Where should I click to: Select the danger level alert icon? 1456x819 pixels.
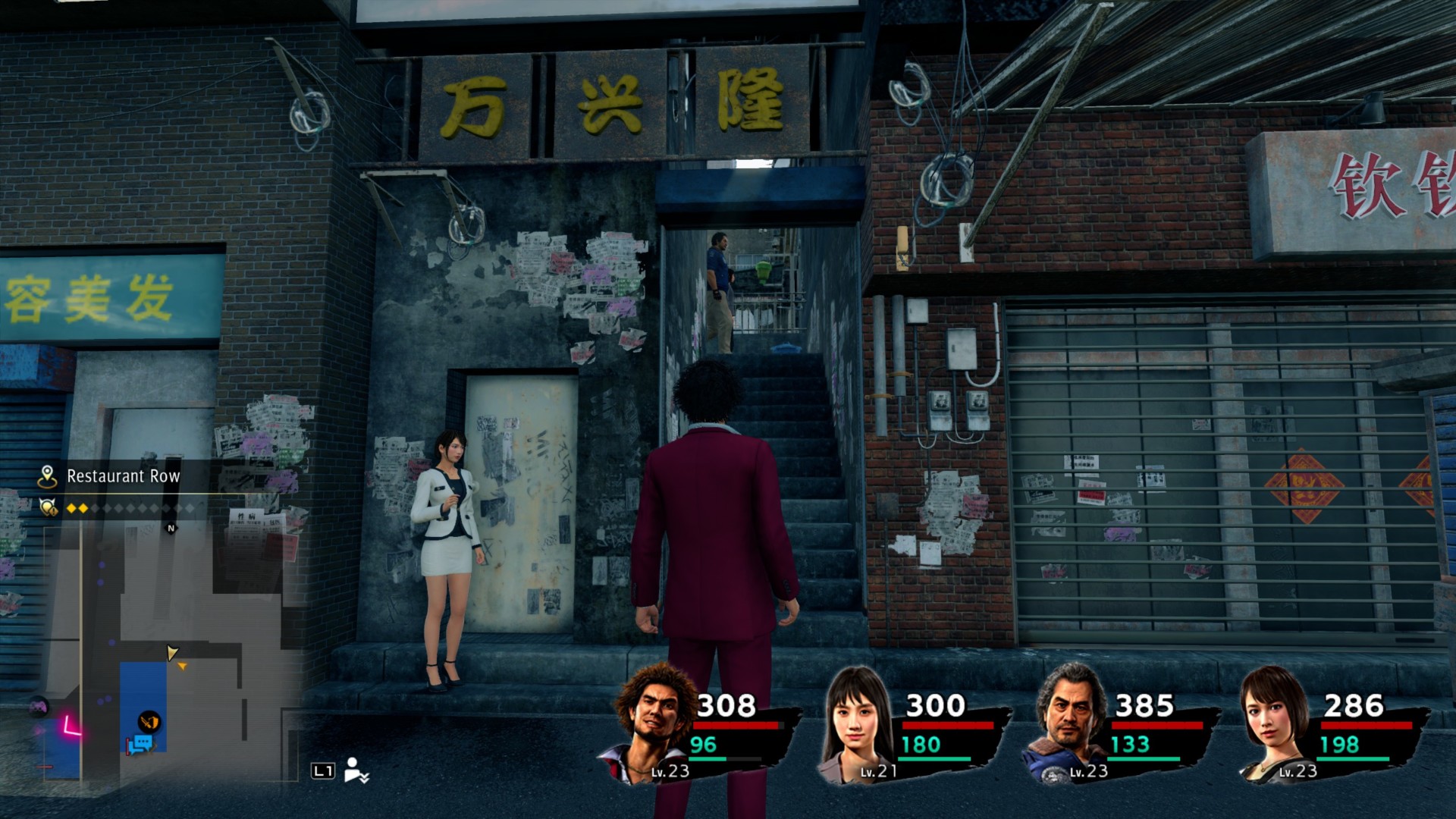tap(49, 507)
